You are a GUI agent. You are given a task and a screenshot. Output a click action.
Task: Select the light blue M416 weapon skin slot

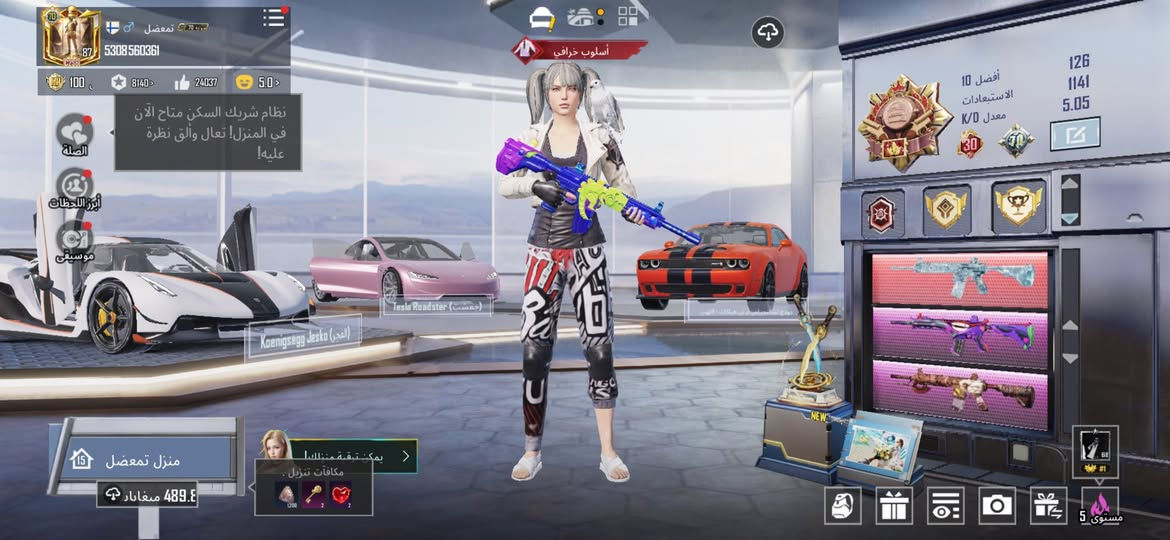959,279
